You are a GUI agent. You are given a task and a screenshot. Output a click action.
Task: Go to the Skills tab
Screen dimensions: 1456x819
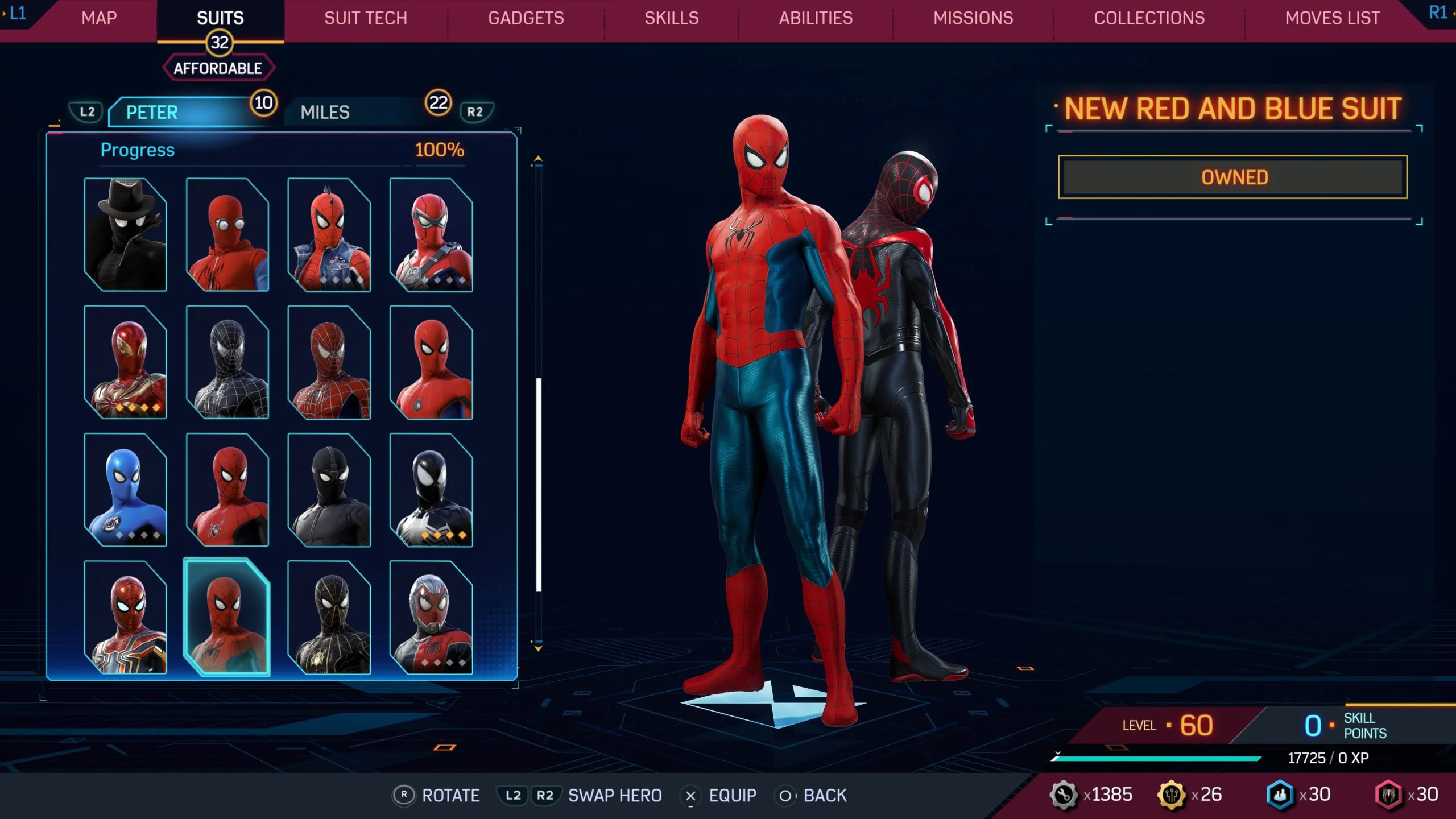tap(671, 18)
